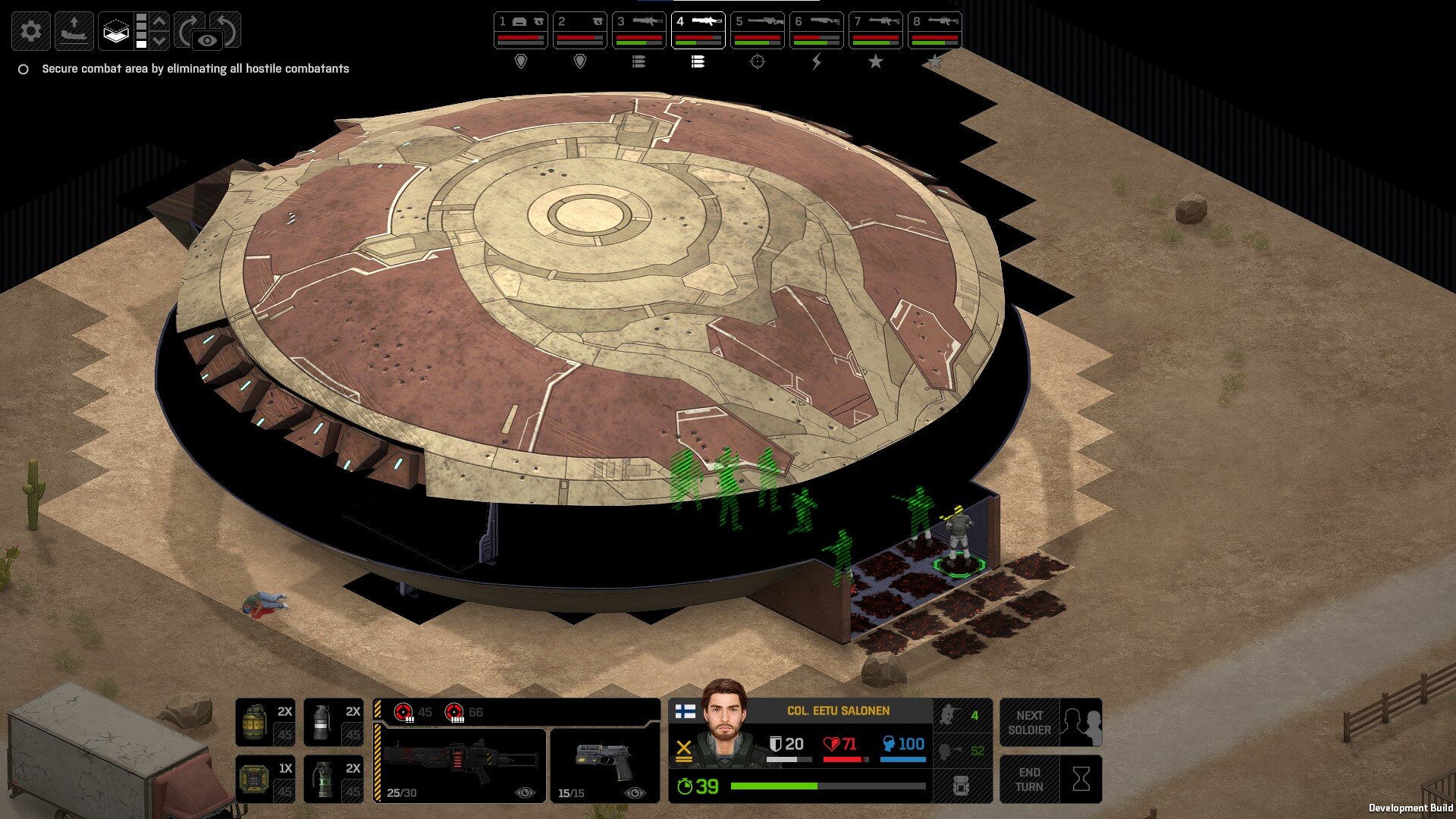End the current turn

[x=1050, y=779]
